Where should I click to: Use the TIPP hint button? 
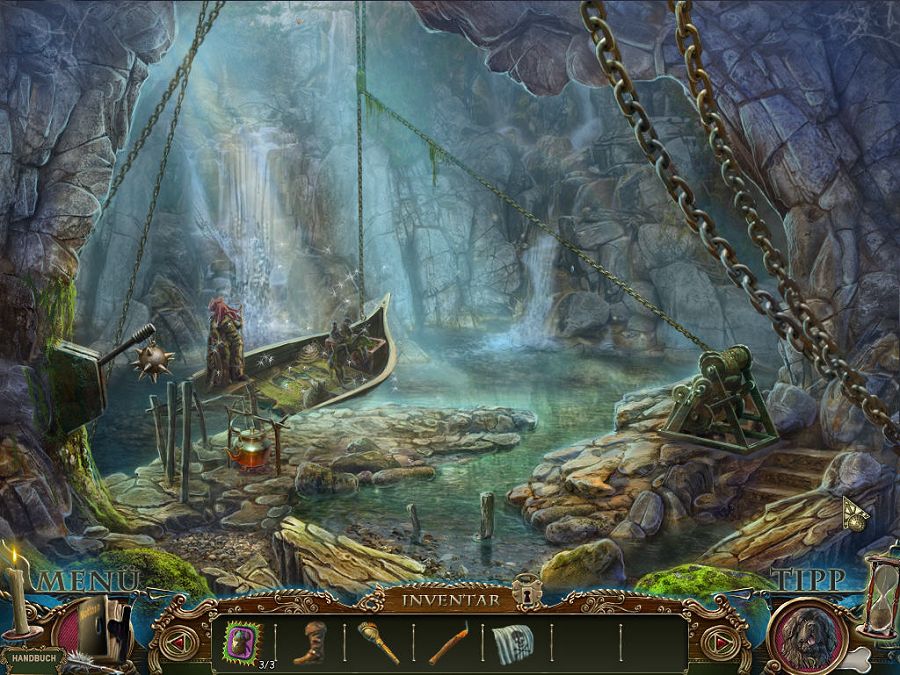point(809,580)
